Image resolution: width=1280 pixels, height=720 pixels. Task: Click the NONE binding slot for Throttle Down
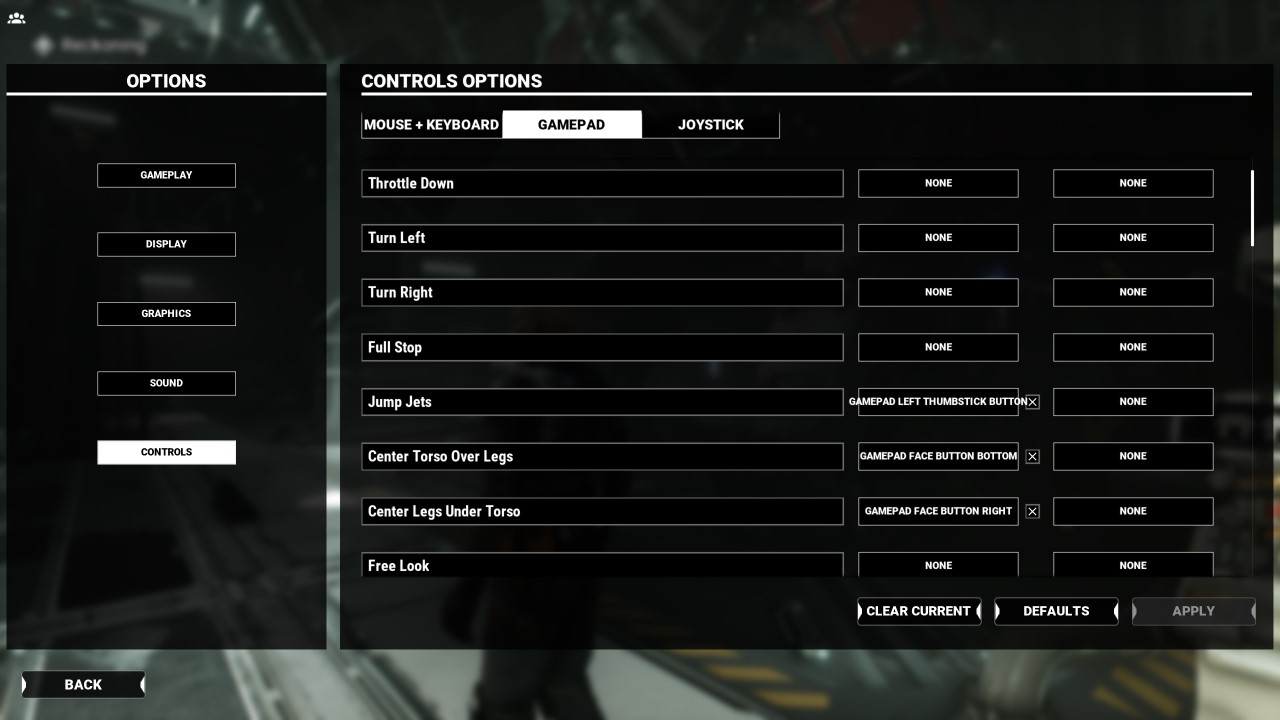937,183
